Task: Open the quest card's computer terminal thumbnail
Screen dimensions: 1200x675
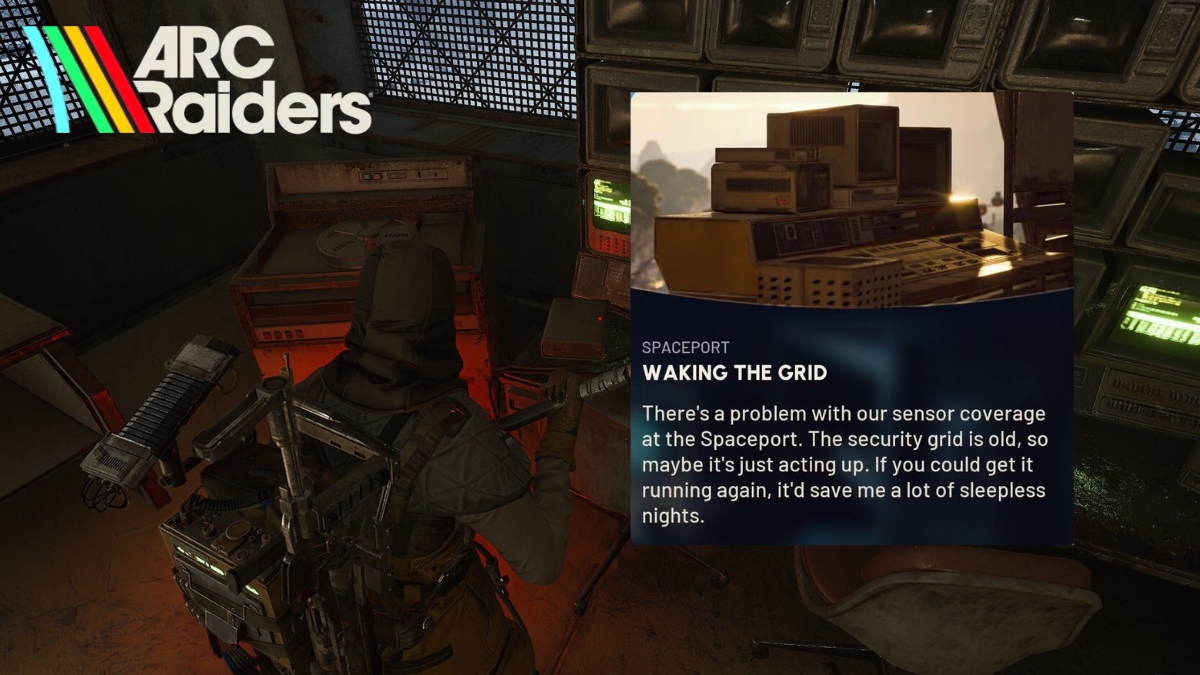Action: click(x=851, y=200)
